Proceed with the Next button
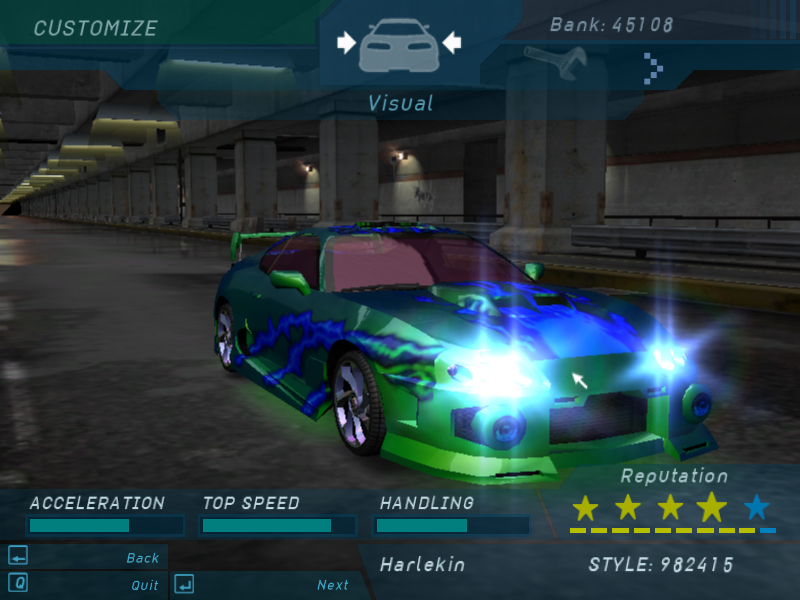 click(x=333, y=585)
